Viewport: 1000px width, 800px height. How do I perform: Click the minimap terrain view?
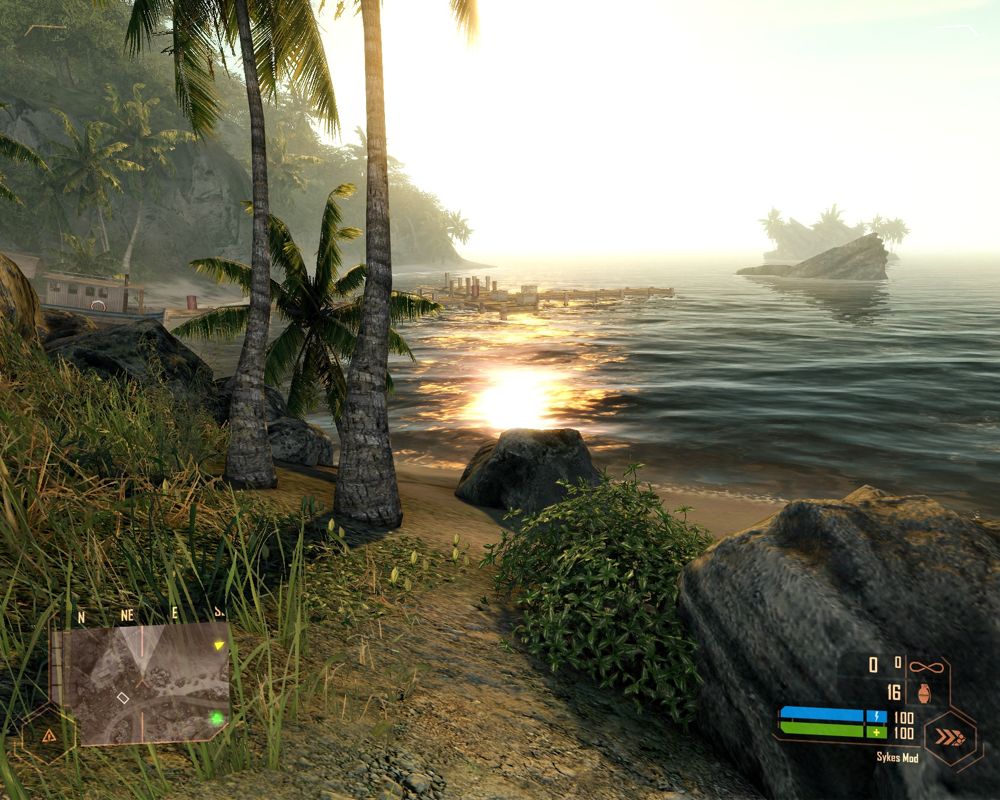[140, 683]
